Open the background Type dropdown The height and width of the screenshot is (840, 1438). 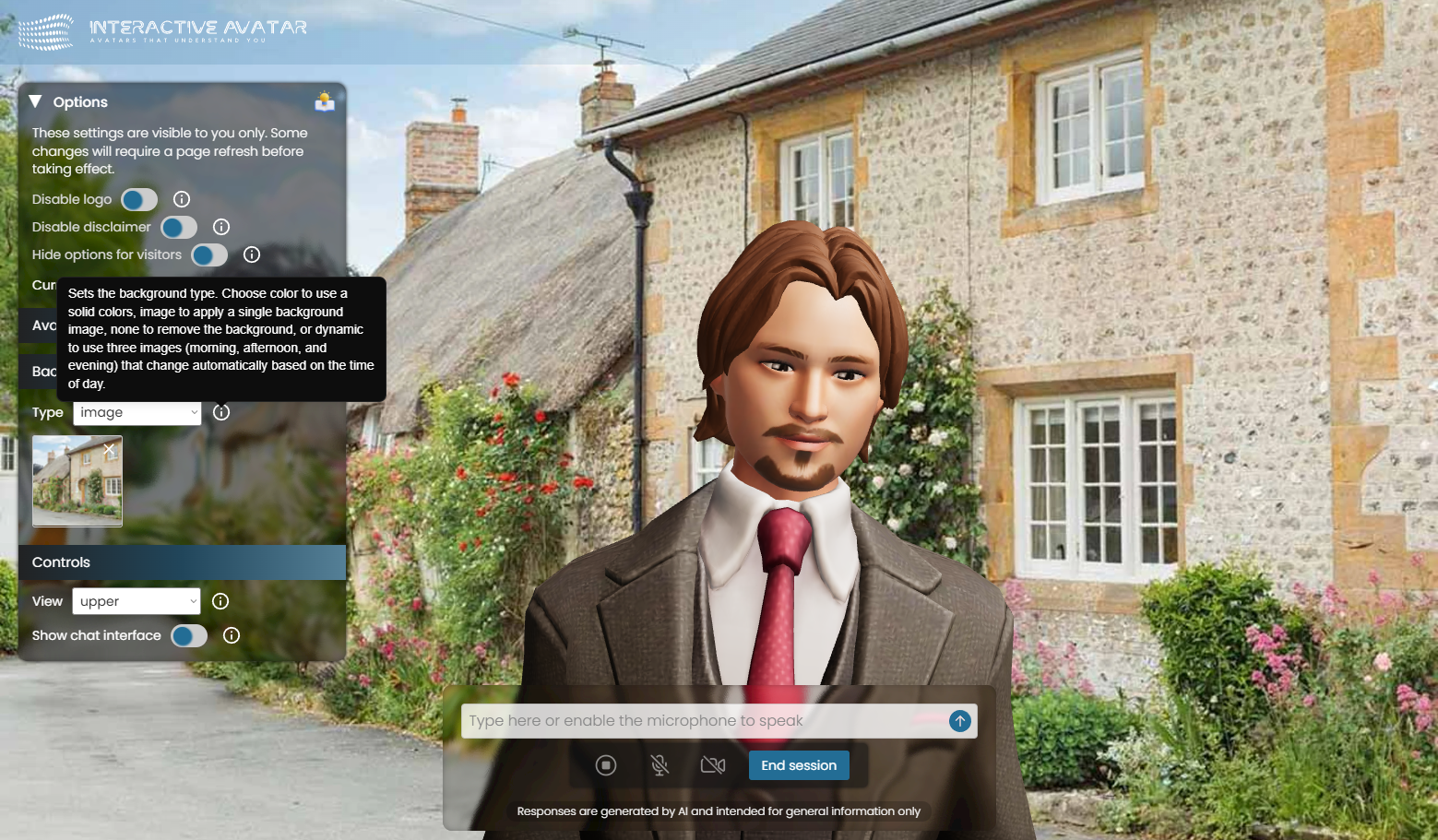137,412
